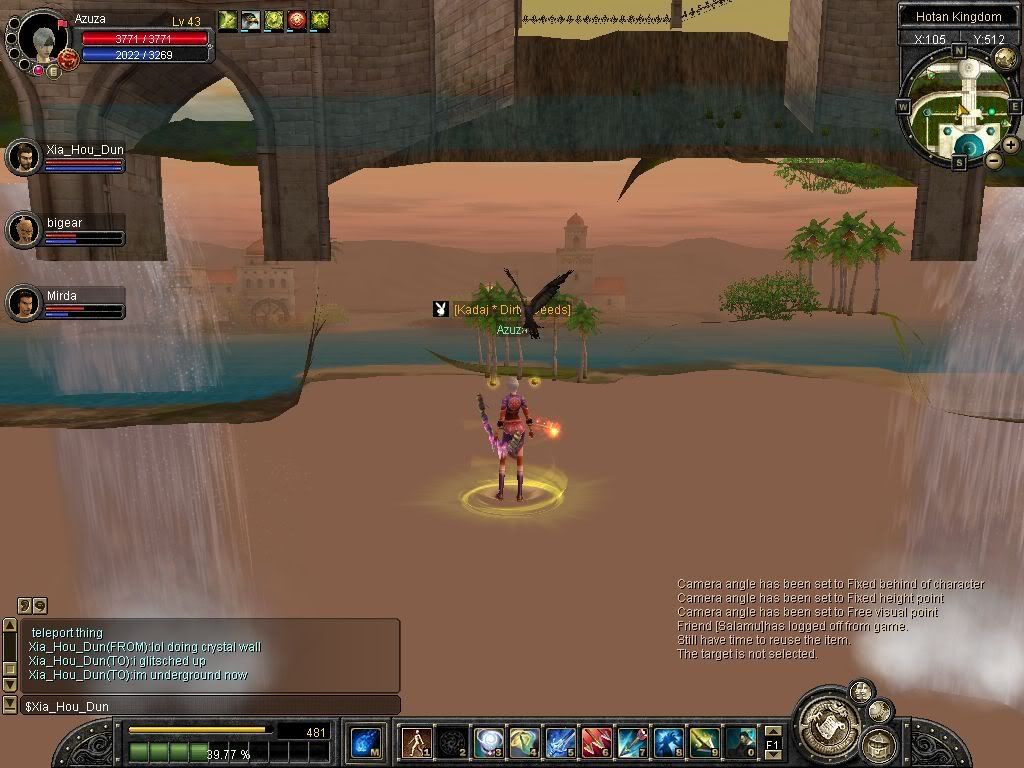Switch hotbar page with the up arrow
The height and width of the screenshot is (768, 1024).
pyautogui.click(x=772, y=731)
